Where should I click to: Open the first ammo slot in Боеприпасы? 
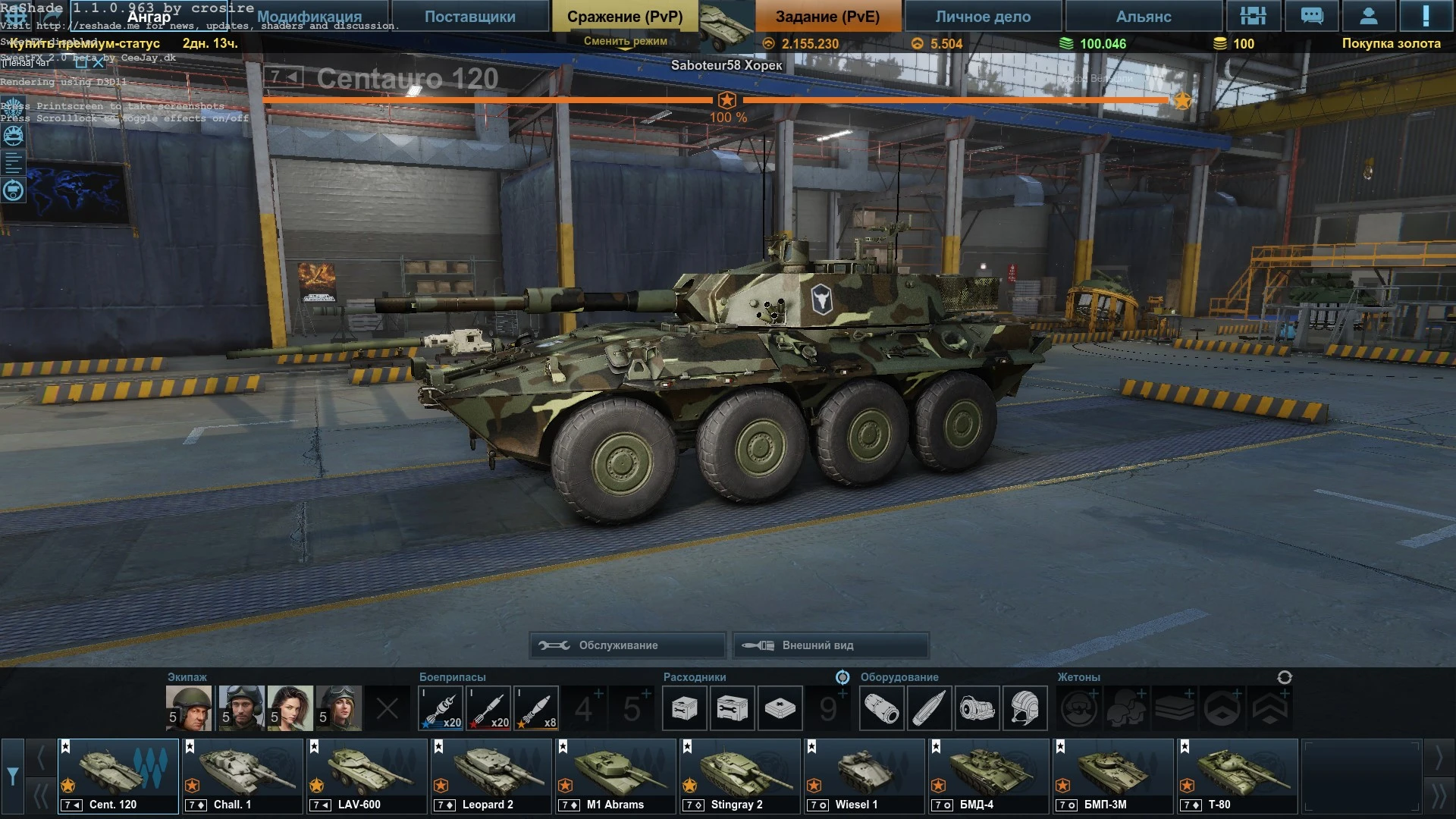[x=441, y=708]
